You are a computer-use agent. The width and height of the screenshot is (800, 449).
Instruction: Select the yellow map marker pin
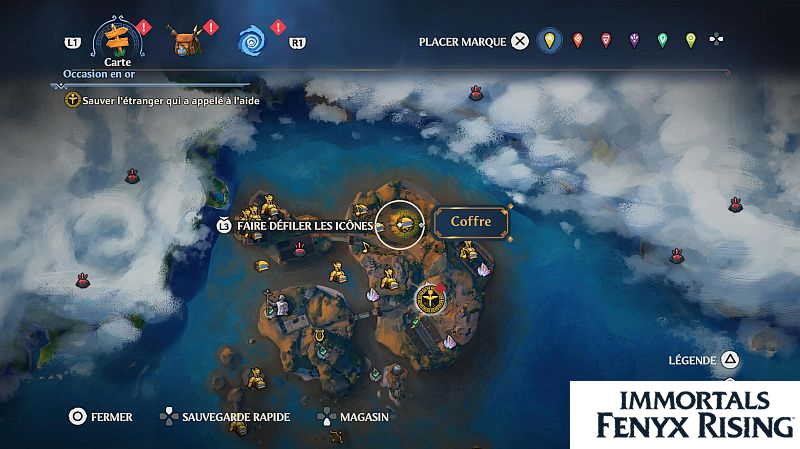coord(547,41)
